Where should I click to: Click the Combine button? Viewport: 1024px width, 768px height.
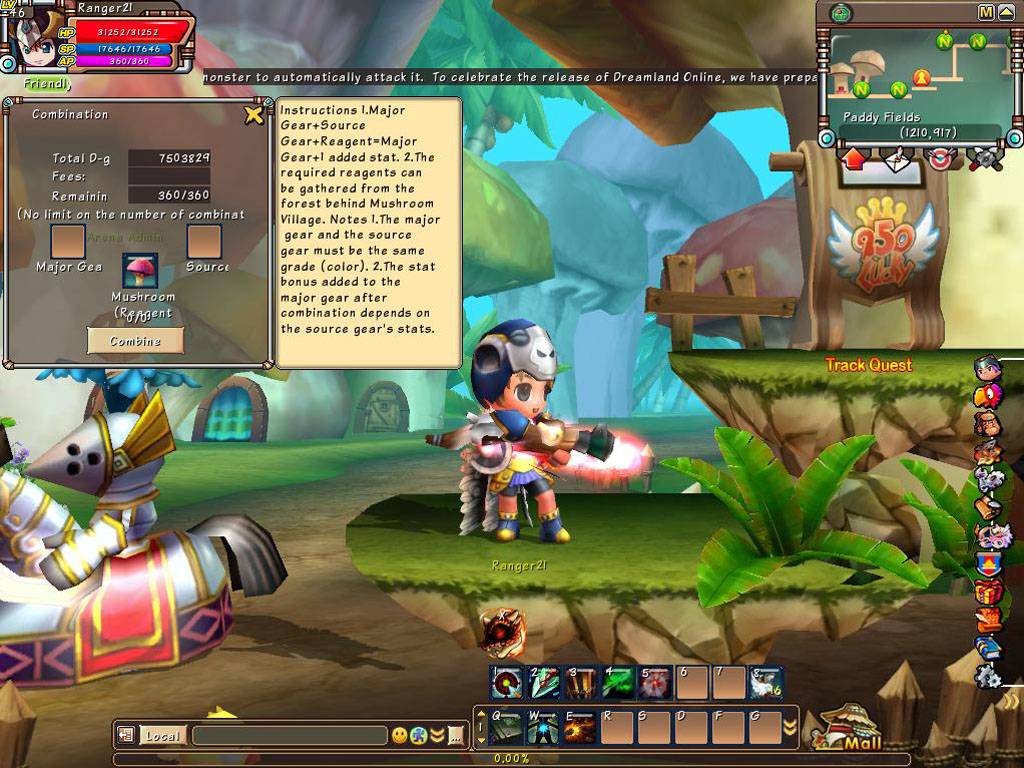coord(135,341)
